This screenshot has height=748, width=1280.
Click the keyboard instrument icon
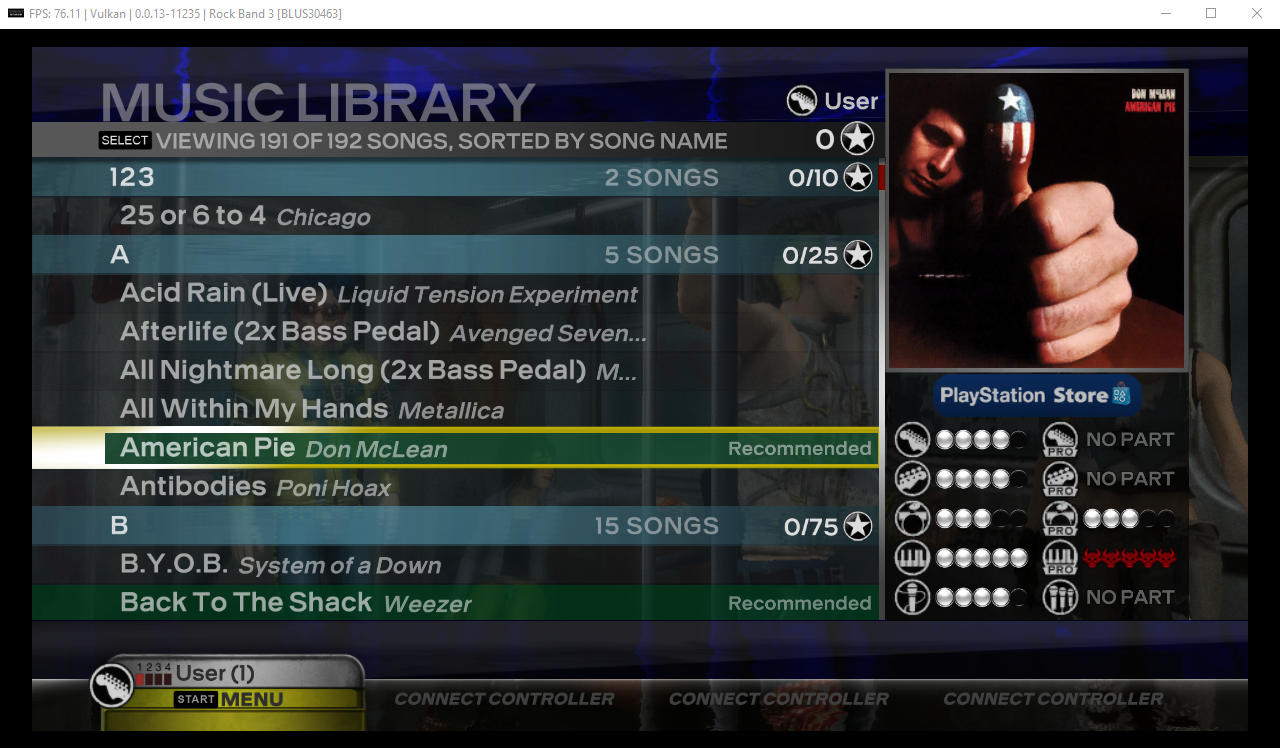(x=912, y=557)
